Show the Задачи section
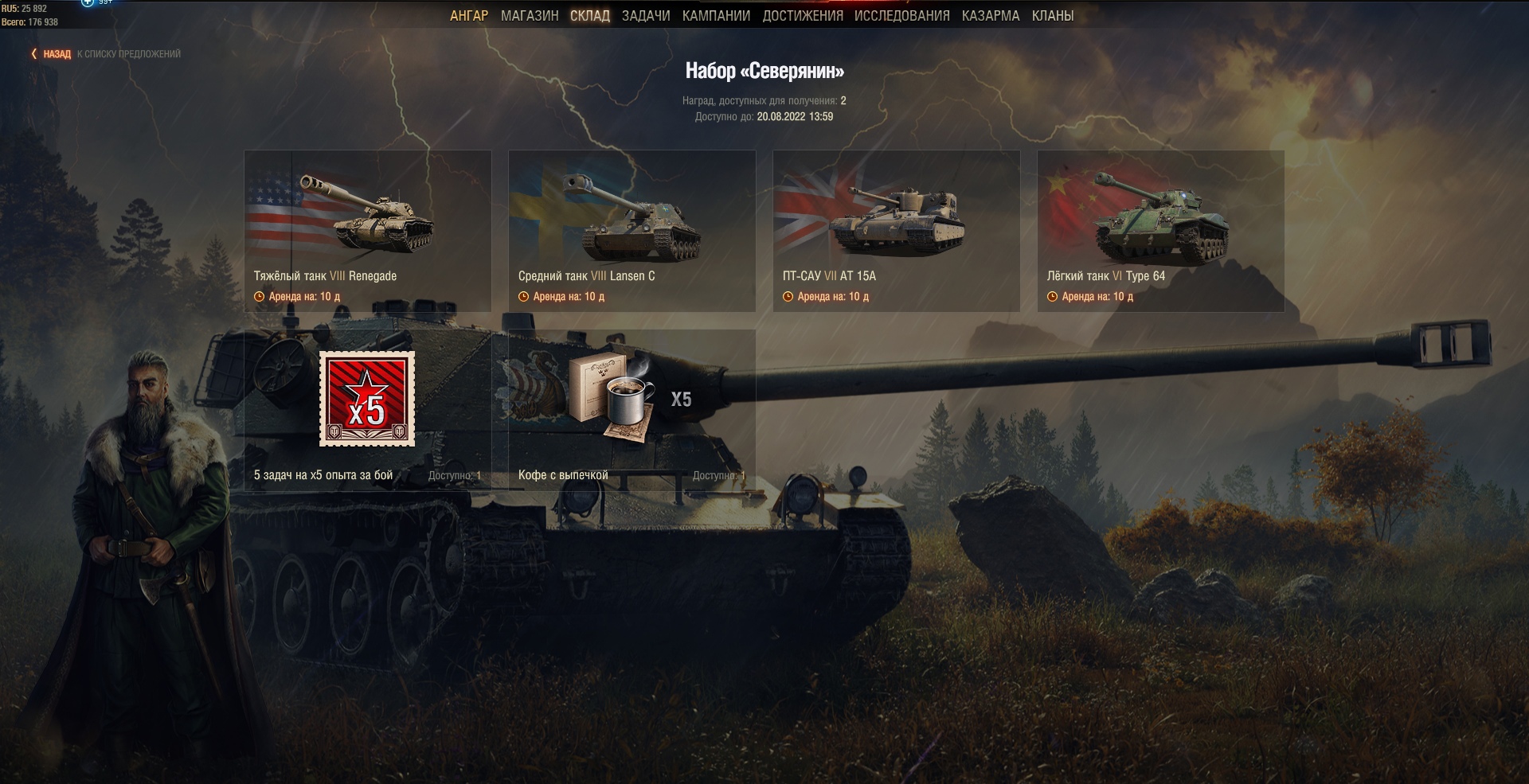The width and height of the screenshot is (1529, 784). click(646, 16)
